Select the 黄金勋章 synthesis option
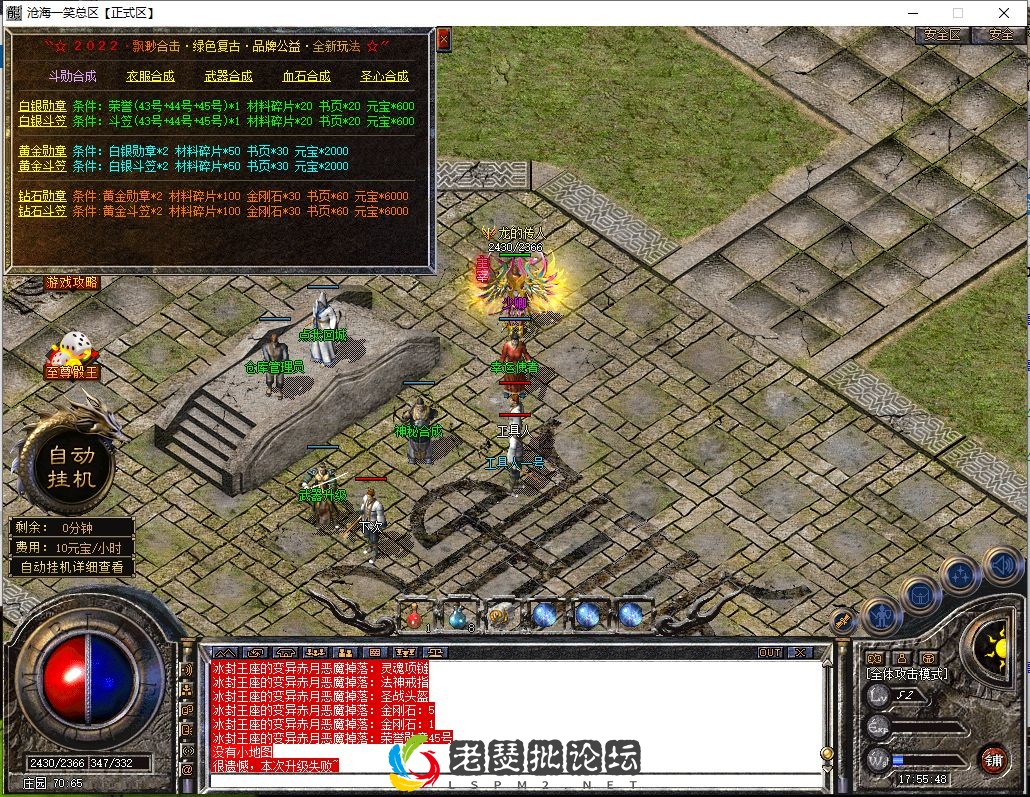 (42, 151)
